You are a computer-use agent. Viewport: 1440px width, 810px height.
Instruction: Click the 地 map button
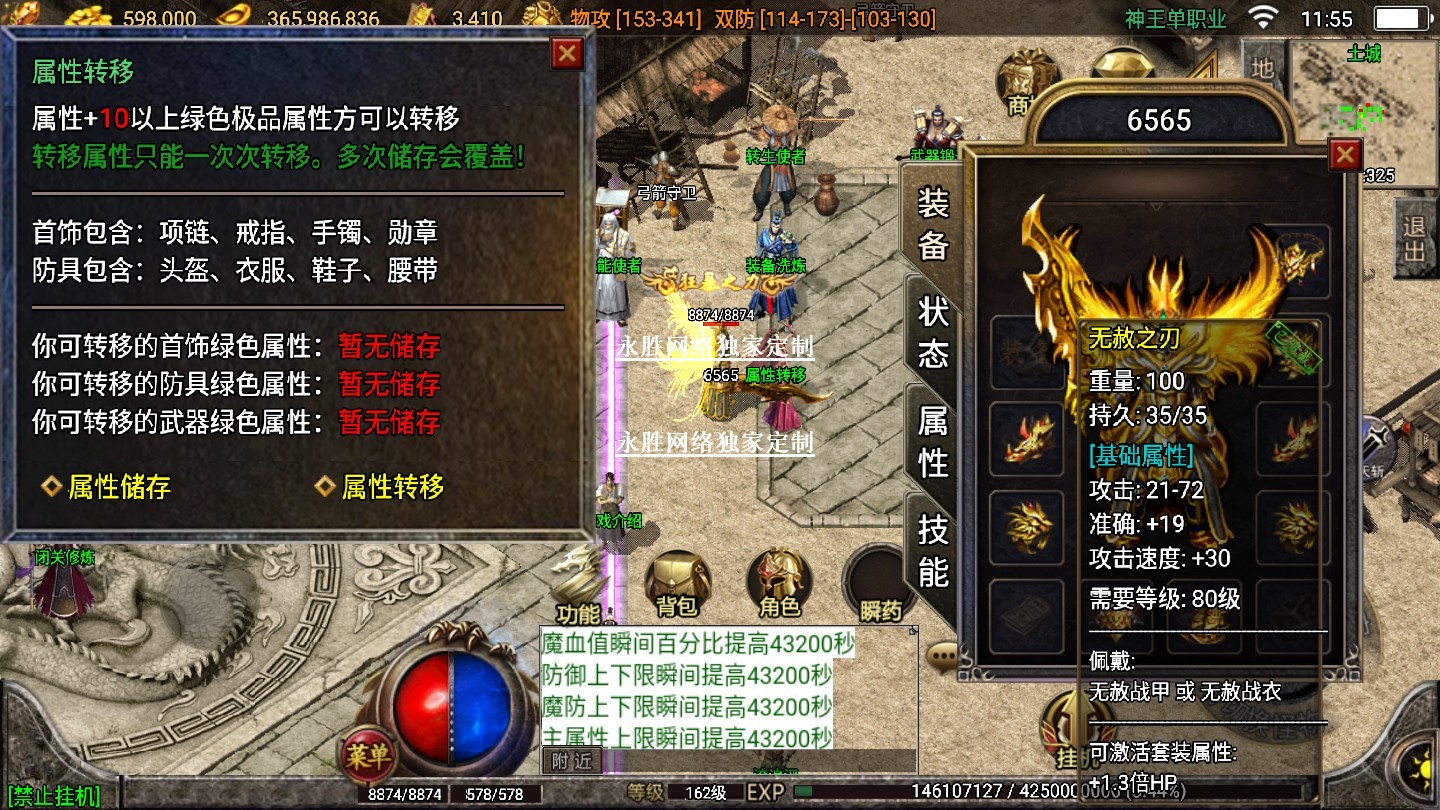click(1263, 67)
